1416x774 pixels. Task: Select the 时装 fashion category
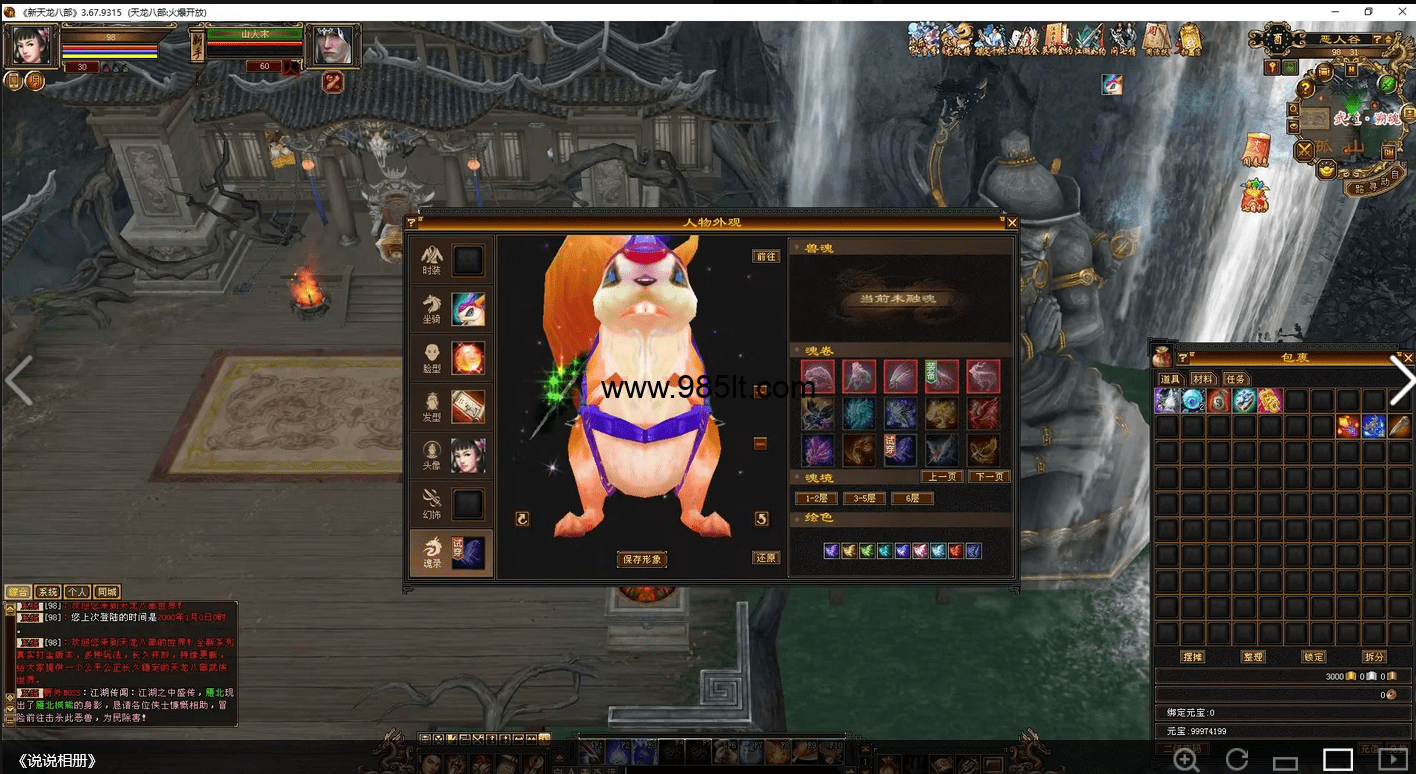[x=451, y=261]
